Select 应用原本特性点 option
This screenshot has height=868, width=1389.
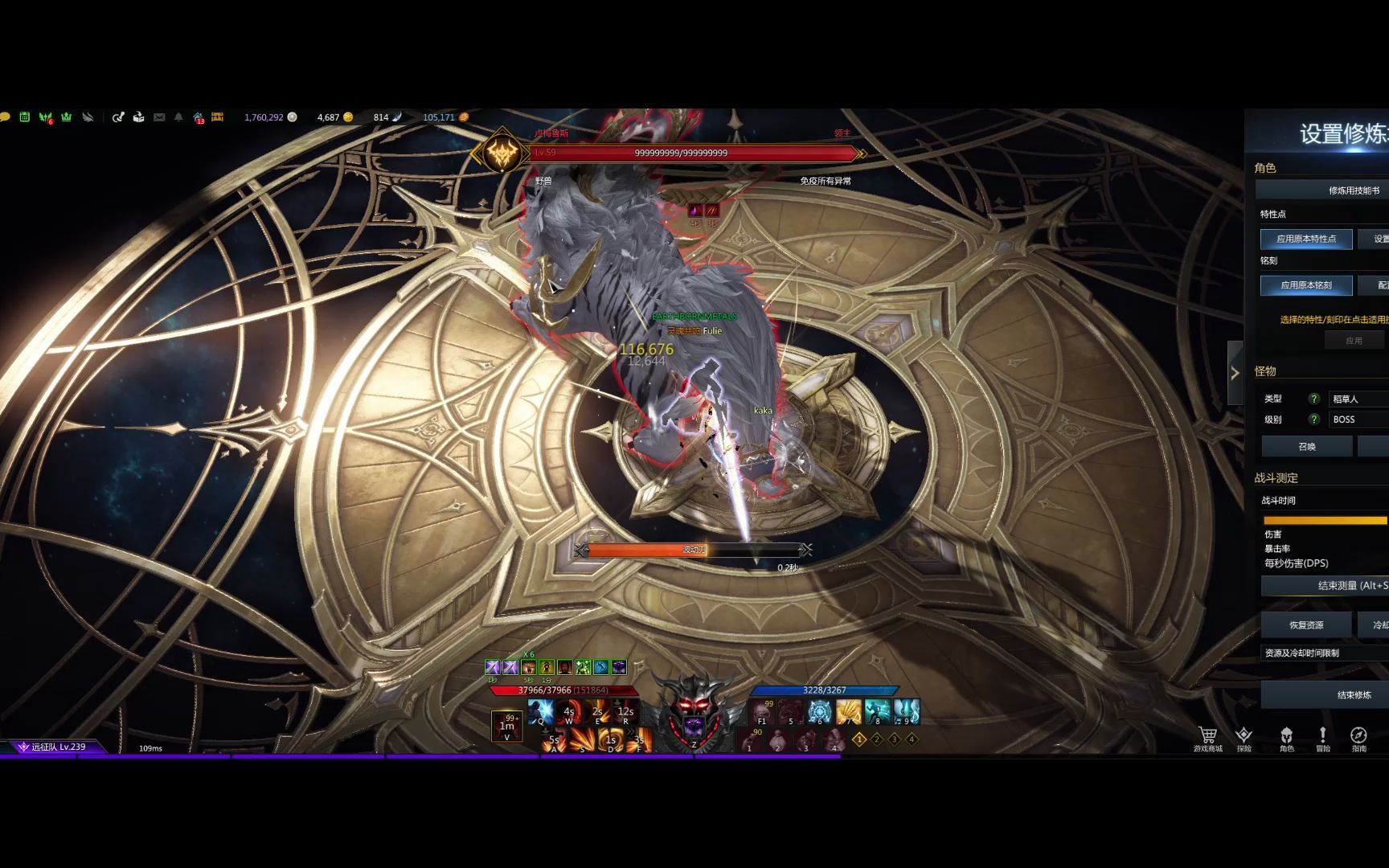click(x=1306, y=239)
